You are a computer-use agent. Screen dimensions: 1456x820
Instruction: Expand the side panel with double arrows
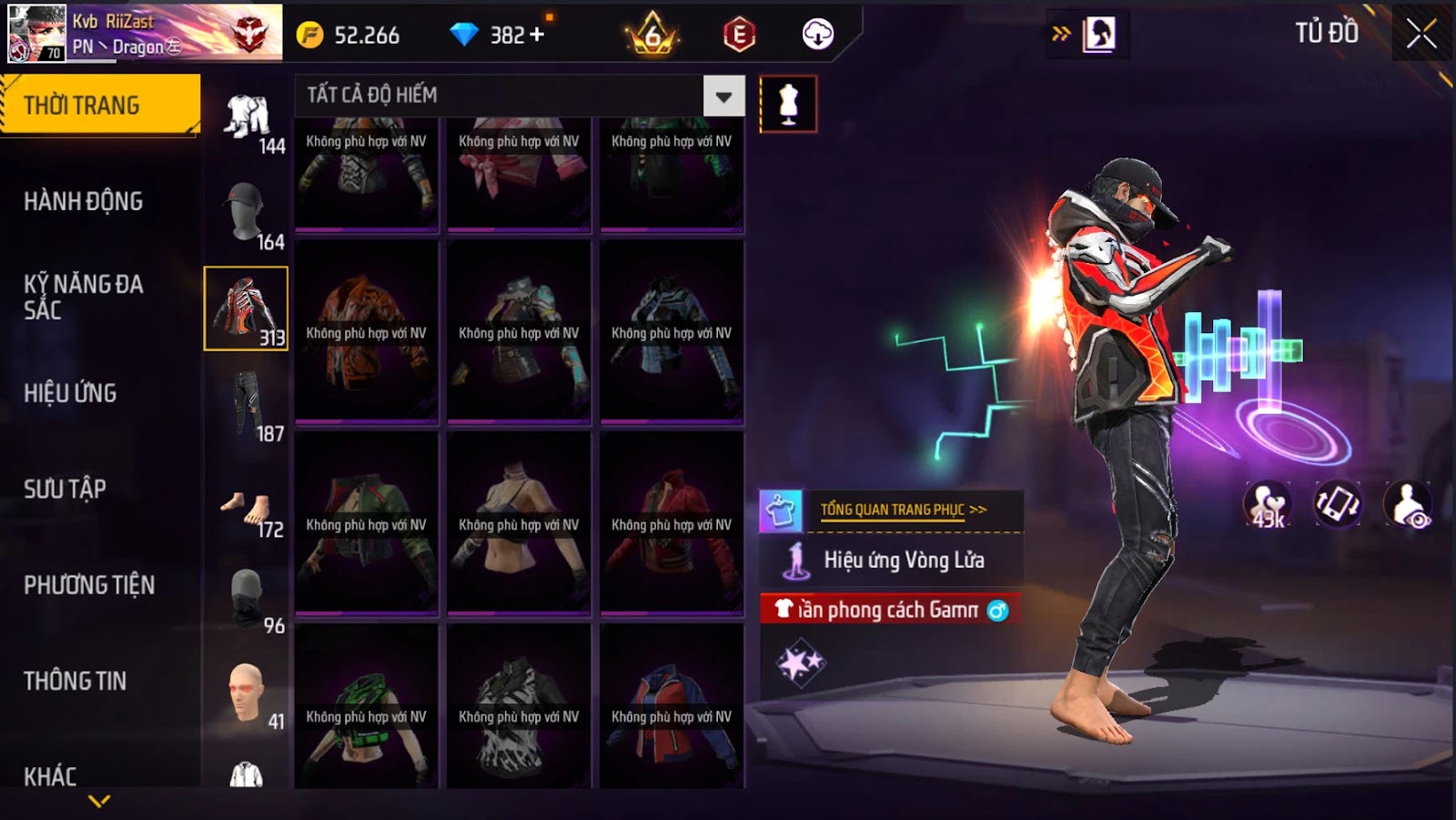point(1061,35)
